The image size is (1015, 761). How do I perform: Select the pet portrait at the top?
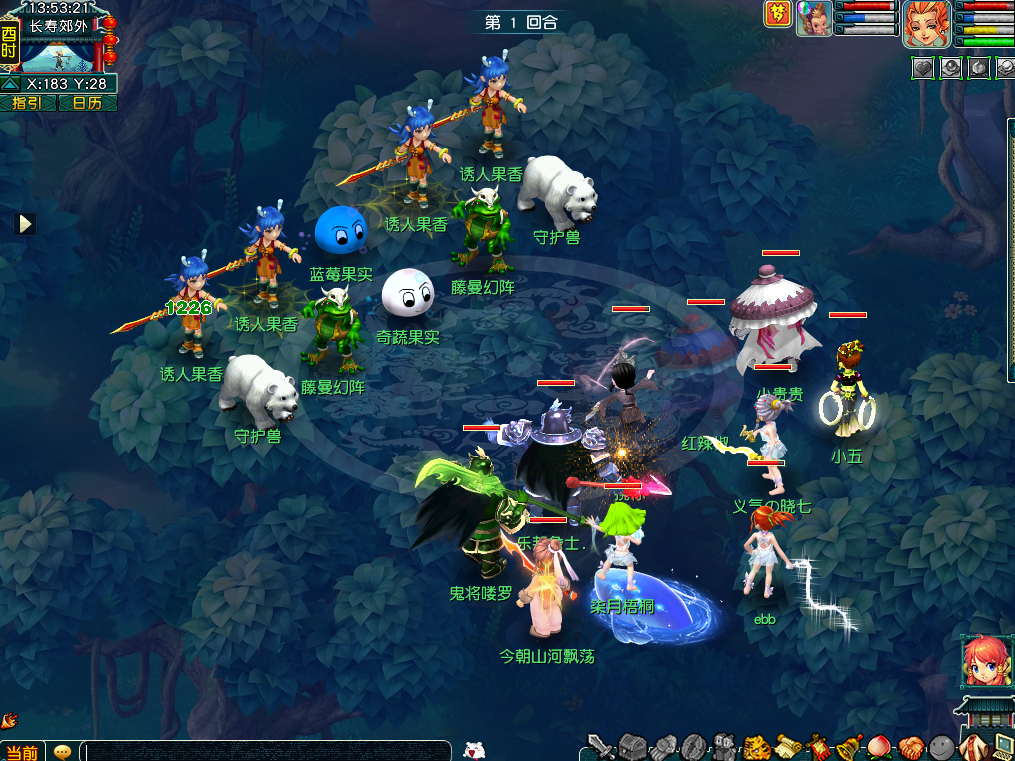(x=814, y=18)
